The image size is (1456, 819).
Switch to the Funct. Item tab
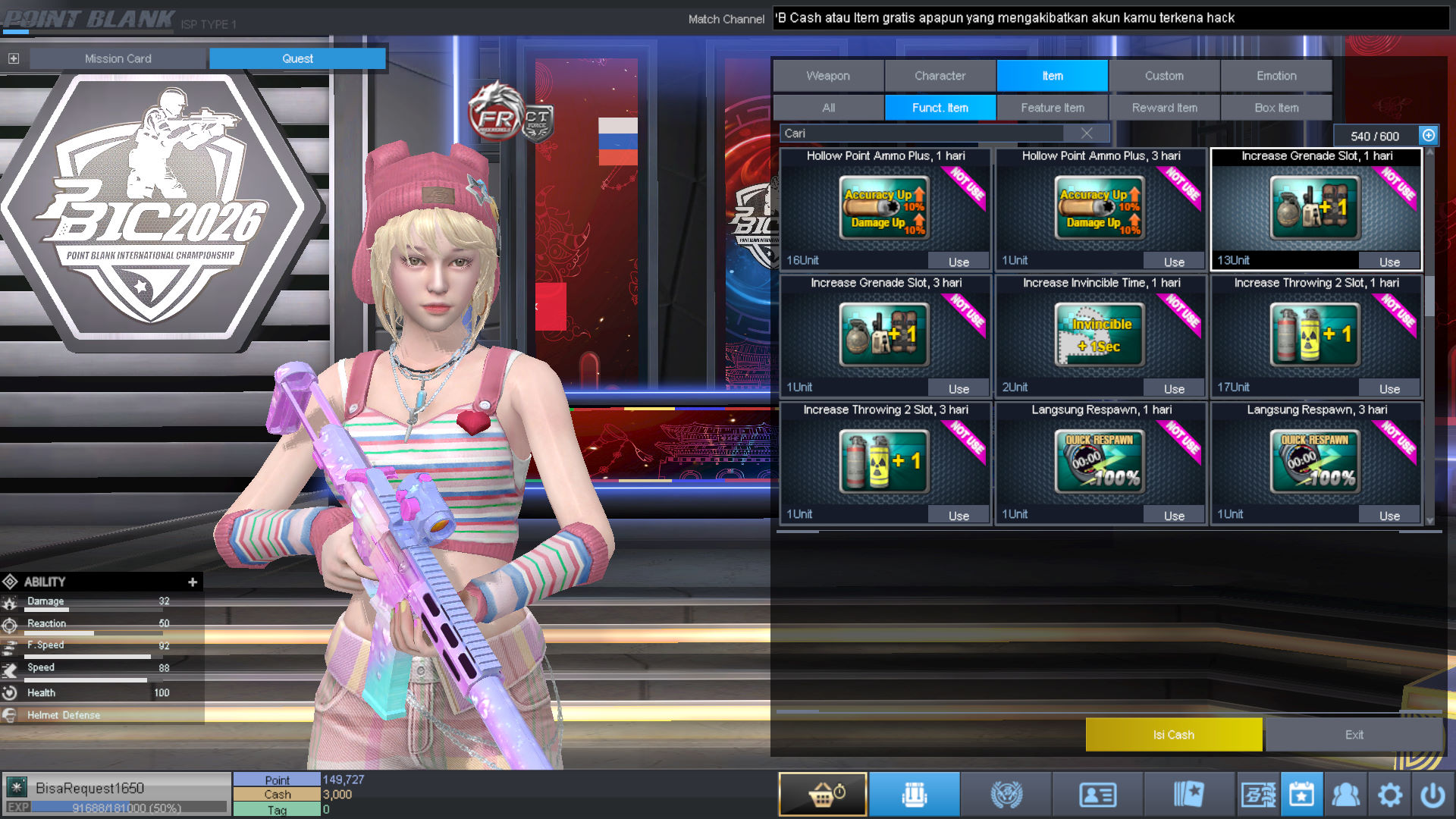coord(940,108)
